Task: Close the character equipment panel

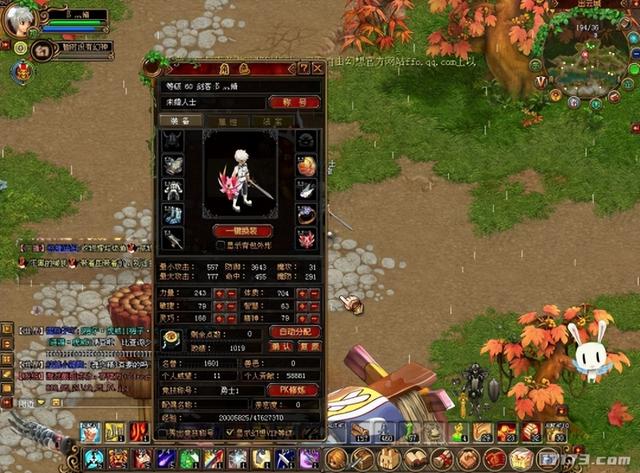Action: coord(317,68)
